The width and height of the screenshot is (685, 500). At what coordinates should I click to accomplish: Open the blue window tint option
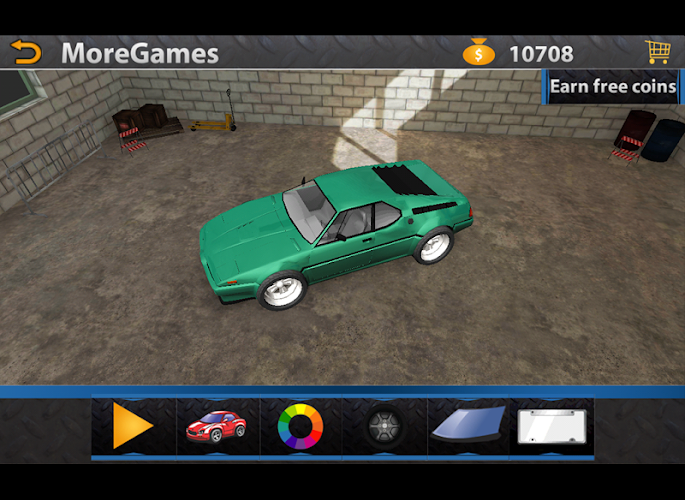pos(469,427)
